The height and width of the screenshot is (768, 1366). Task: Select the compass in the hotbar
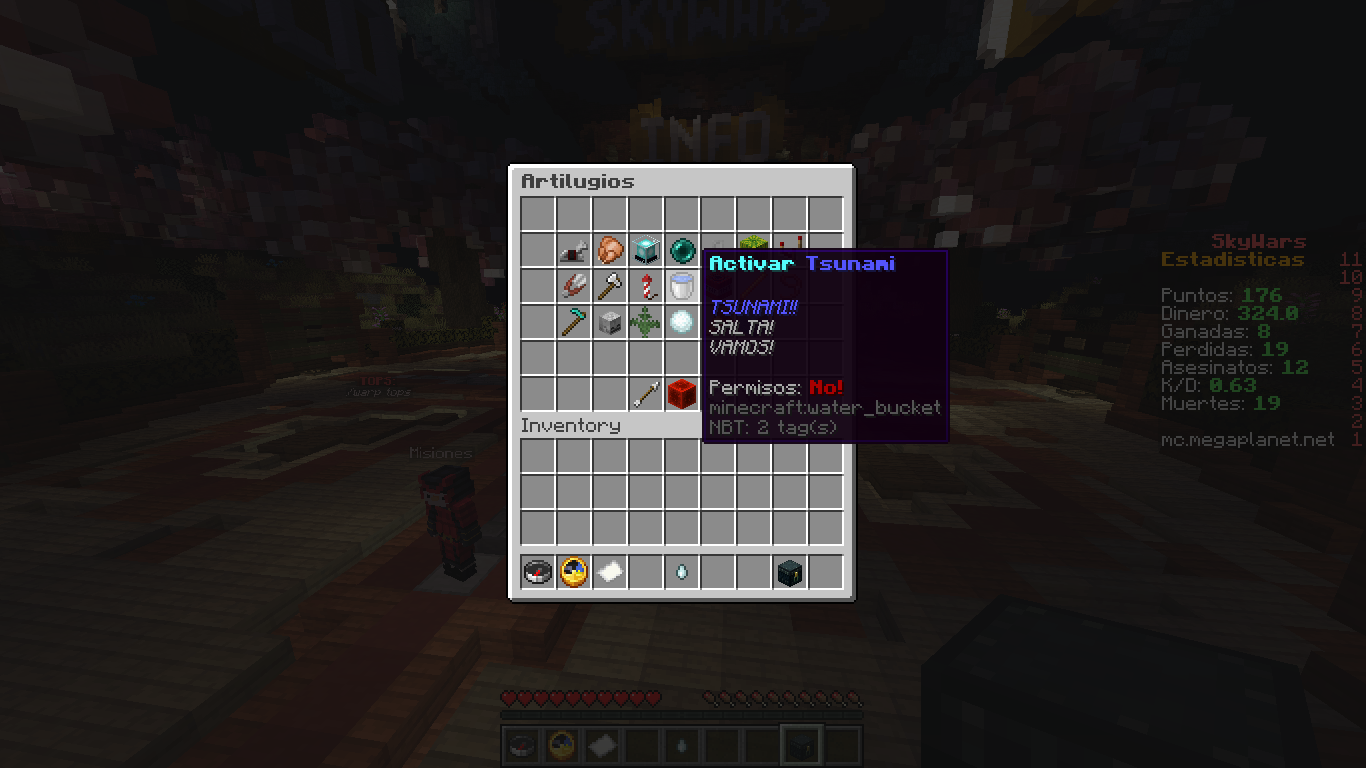538,572
